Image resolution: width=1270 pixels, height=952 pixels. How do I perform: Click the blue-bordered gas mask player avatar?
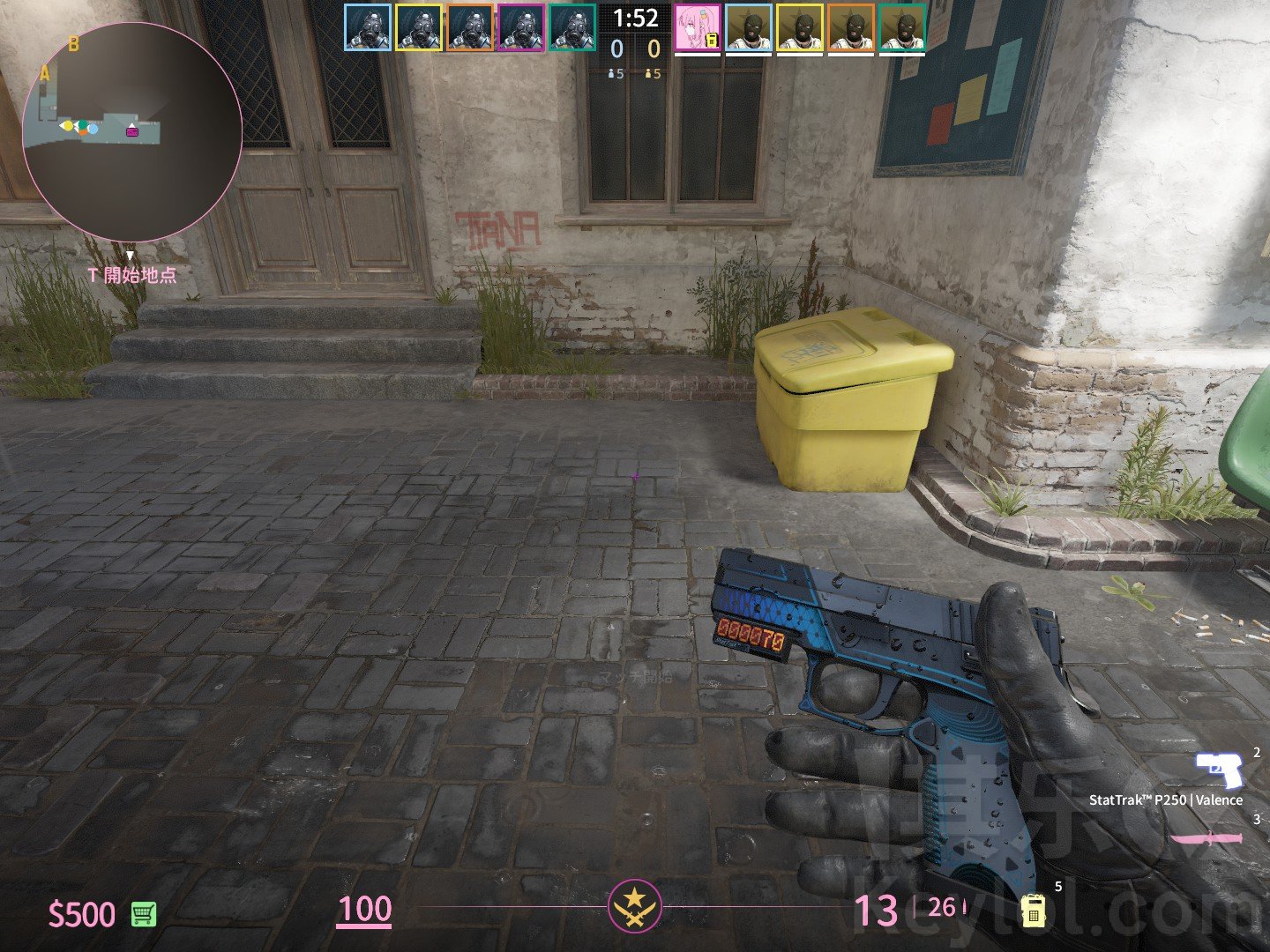tap(367, 27)
